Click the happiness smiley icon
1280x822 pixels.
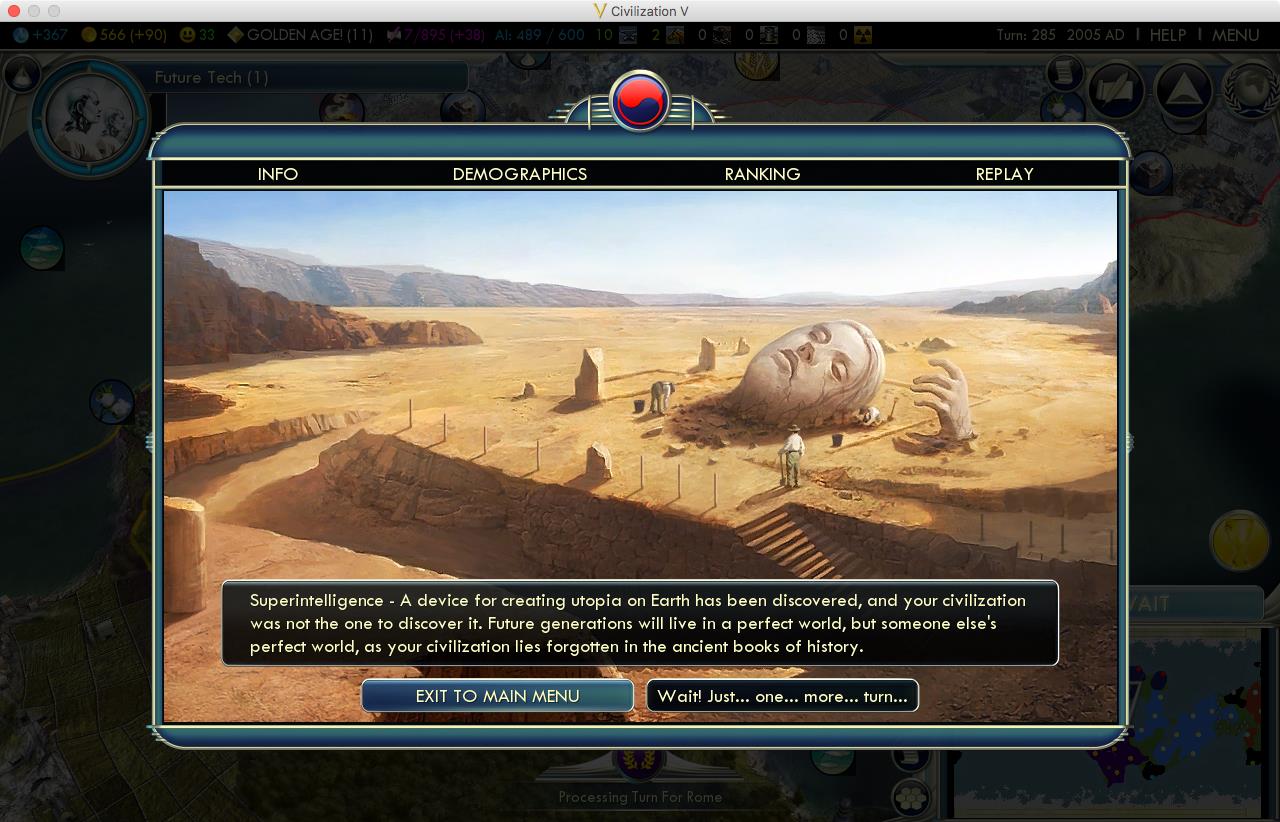point(188,35)
